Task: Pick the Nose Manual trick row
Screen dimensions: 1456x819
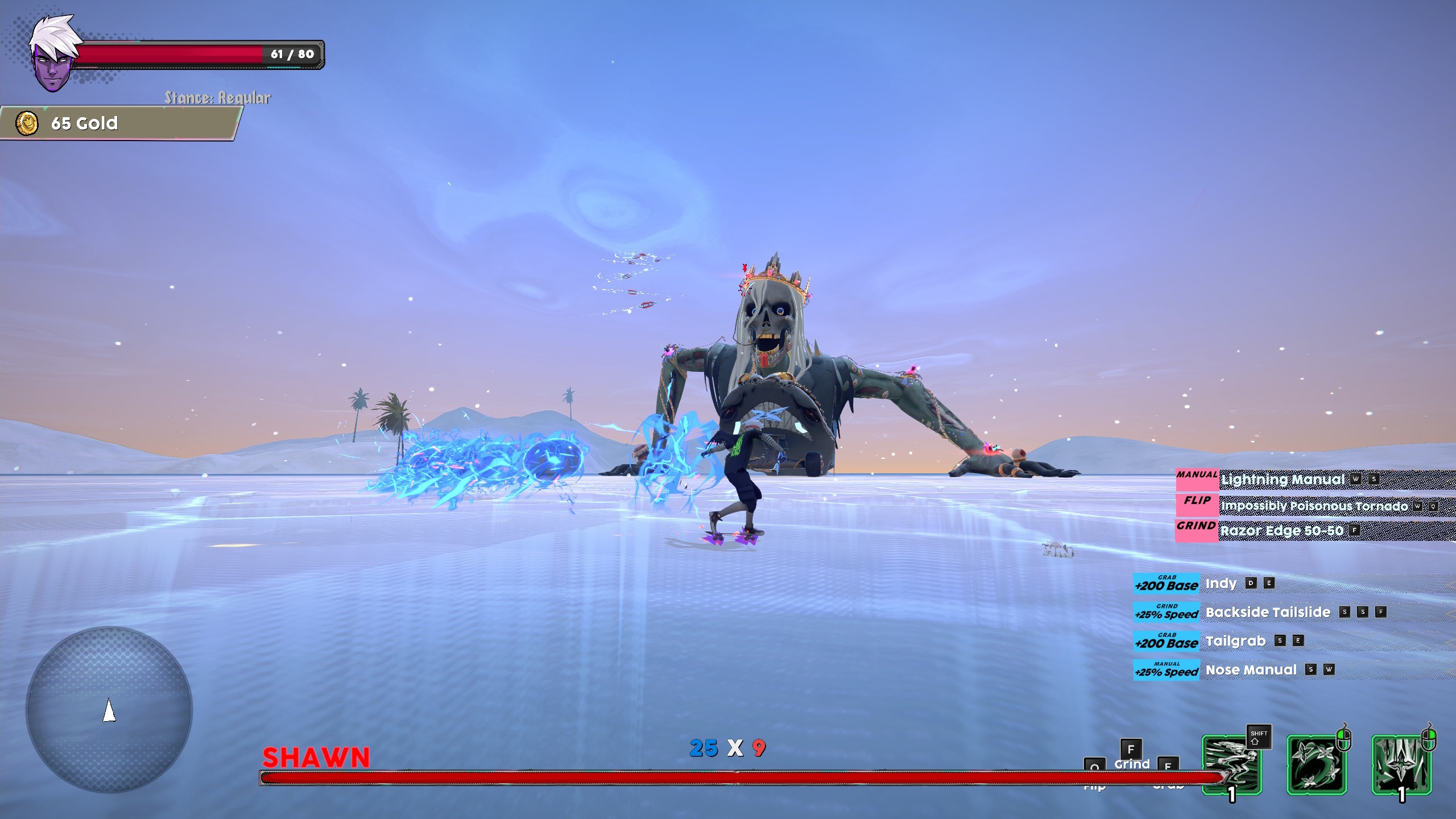Action: pyautogui.click(x=1251, y=670)
